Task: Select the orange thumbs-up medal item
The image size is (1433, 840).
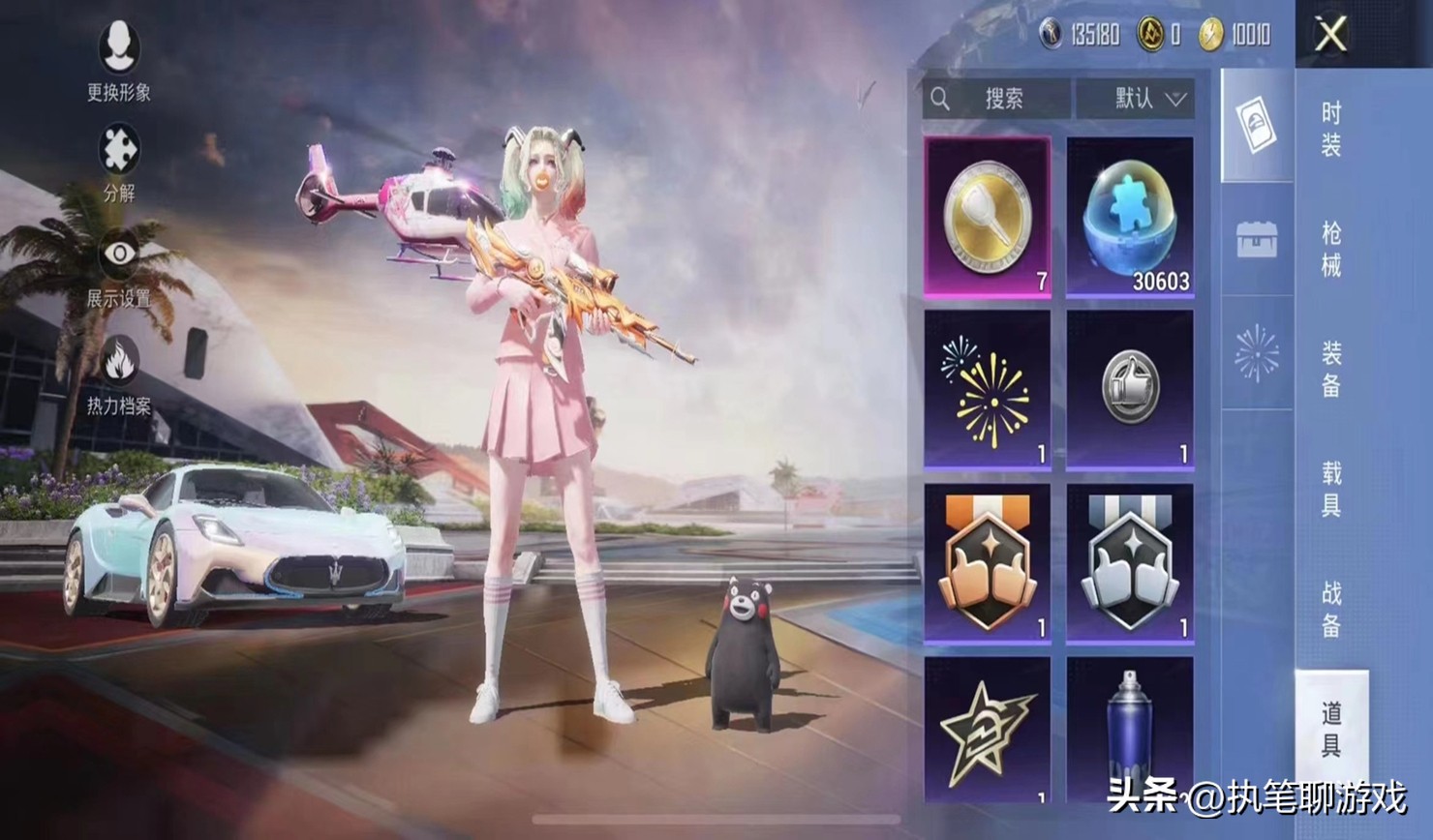Action: (988, 563)
